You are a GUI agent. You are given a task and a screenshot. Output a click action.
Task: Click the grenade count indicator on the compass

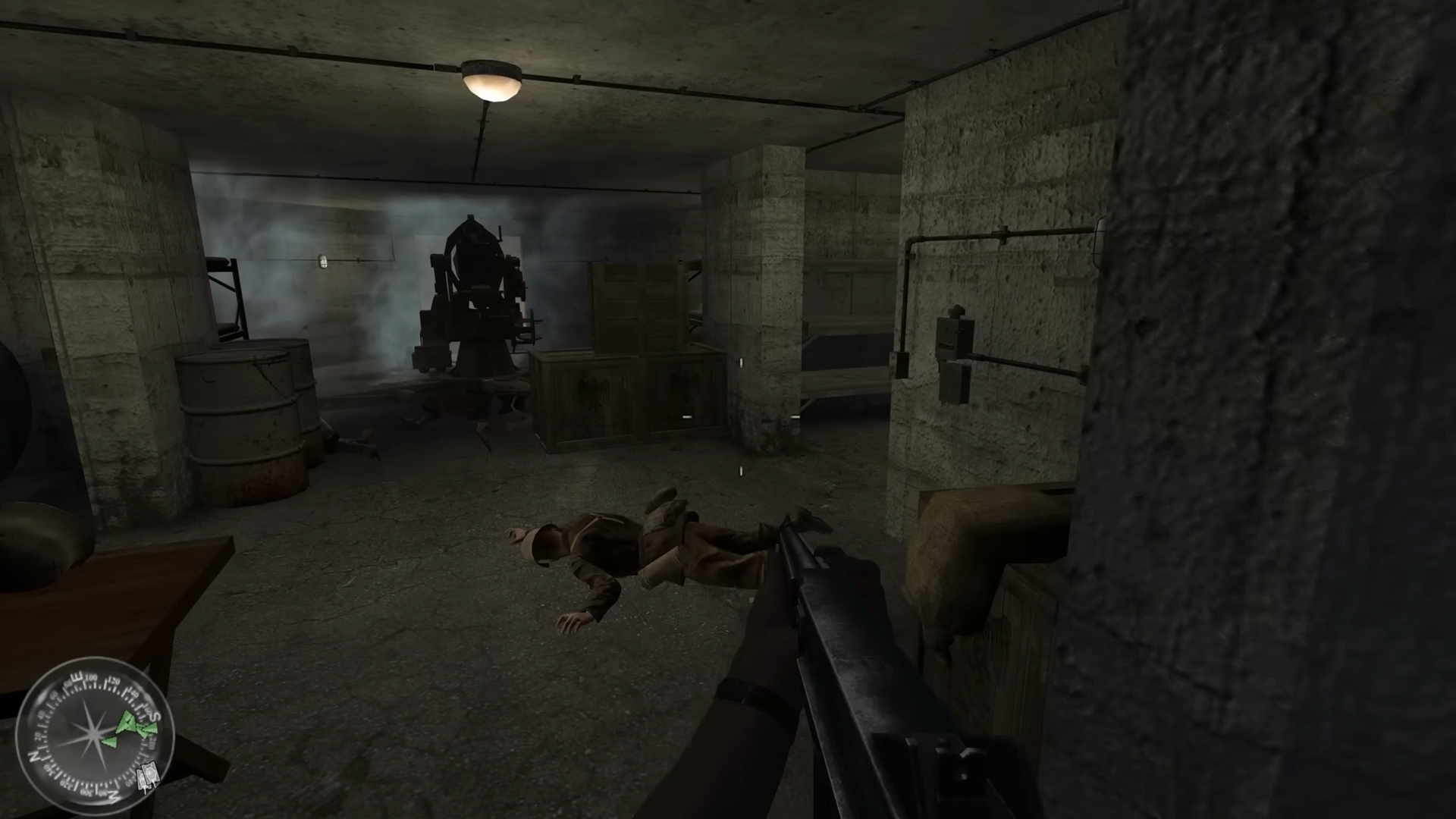point(146,775)
